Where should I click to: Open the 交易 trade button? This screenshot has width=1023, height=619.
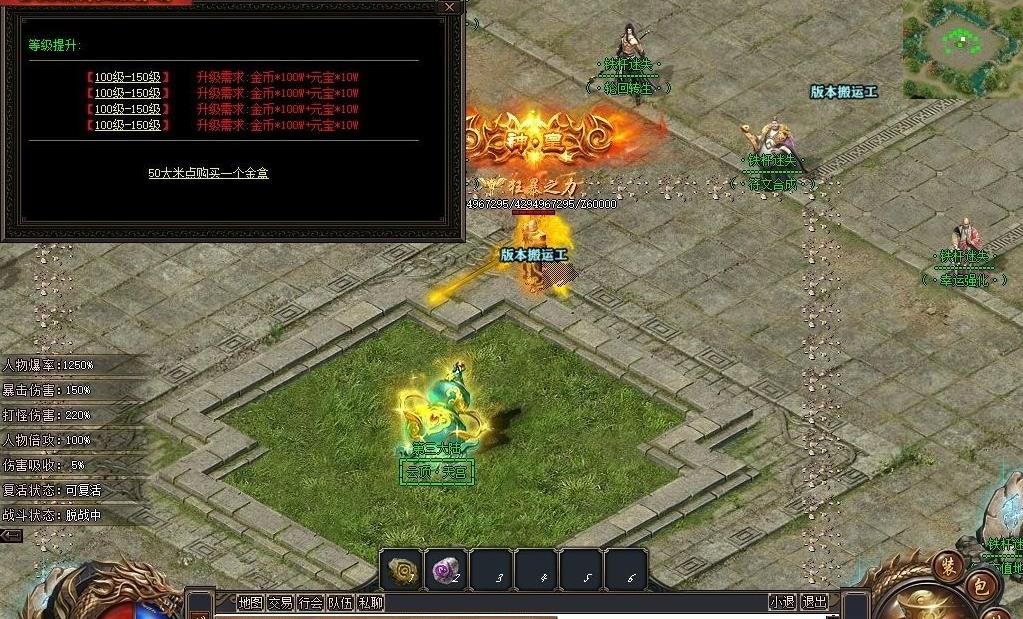click(280, 602)
